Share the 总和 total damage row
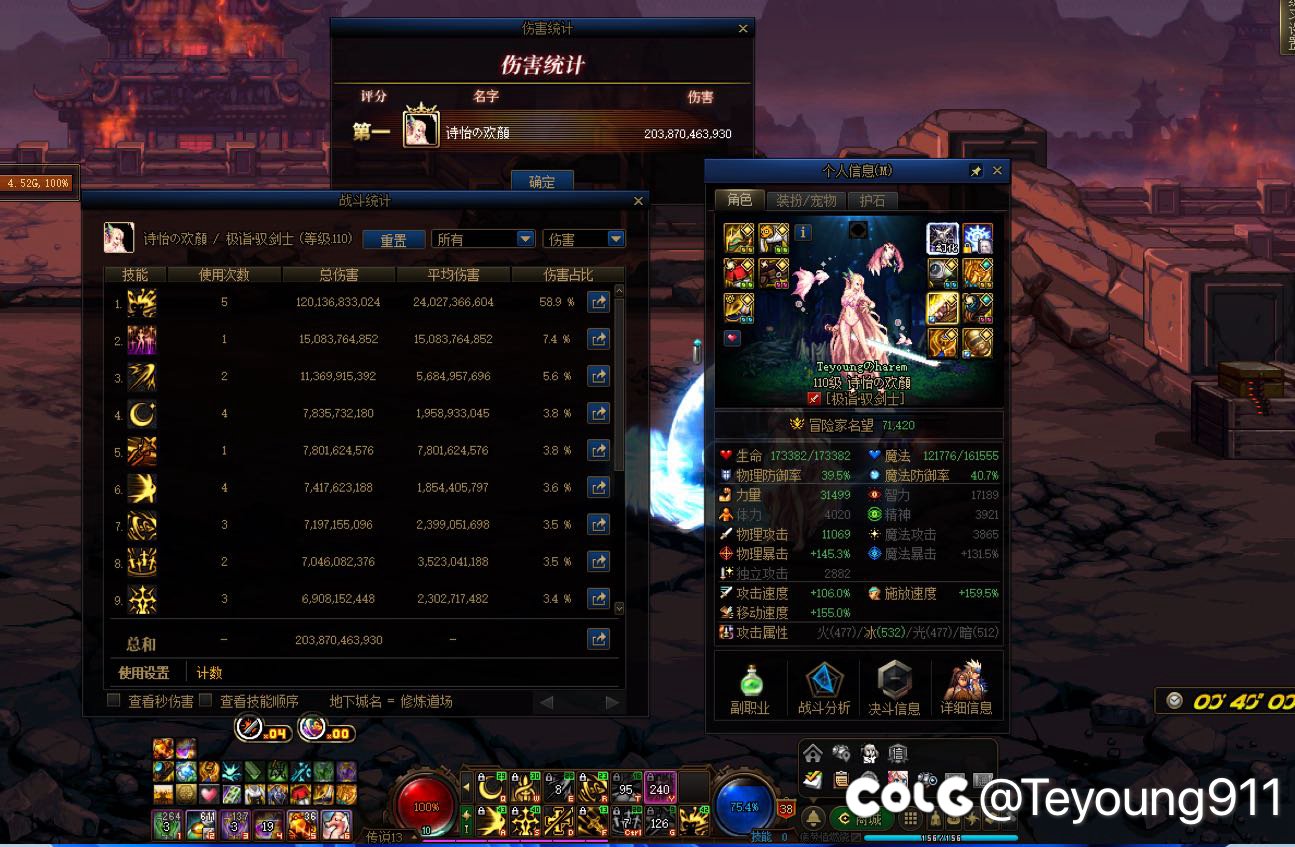Screen dimensions: 1295x847 coord(598,639)
